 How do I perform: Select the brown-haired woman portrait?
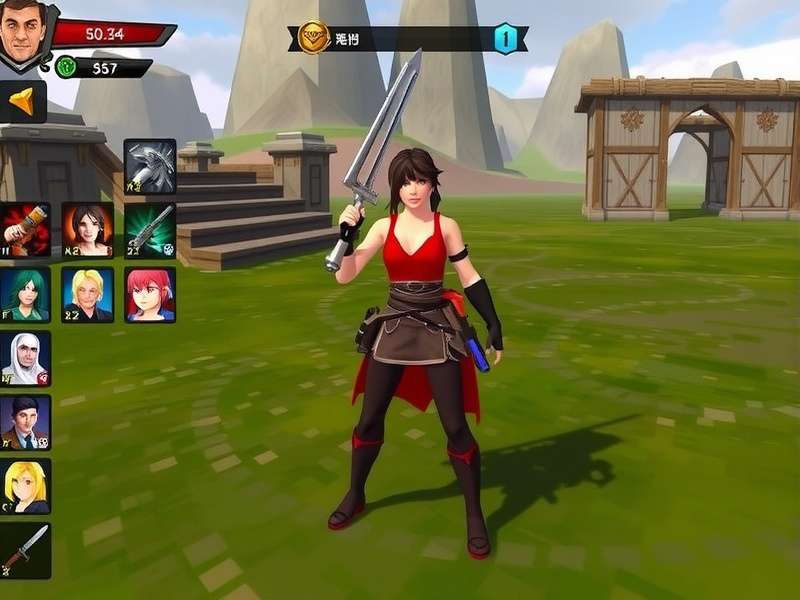click(87, 230)
